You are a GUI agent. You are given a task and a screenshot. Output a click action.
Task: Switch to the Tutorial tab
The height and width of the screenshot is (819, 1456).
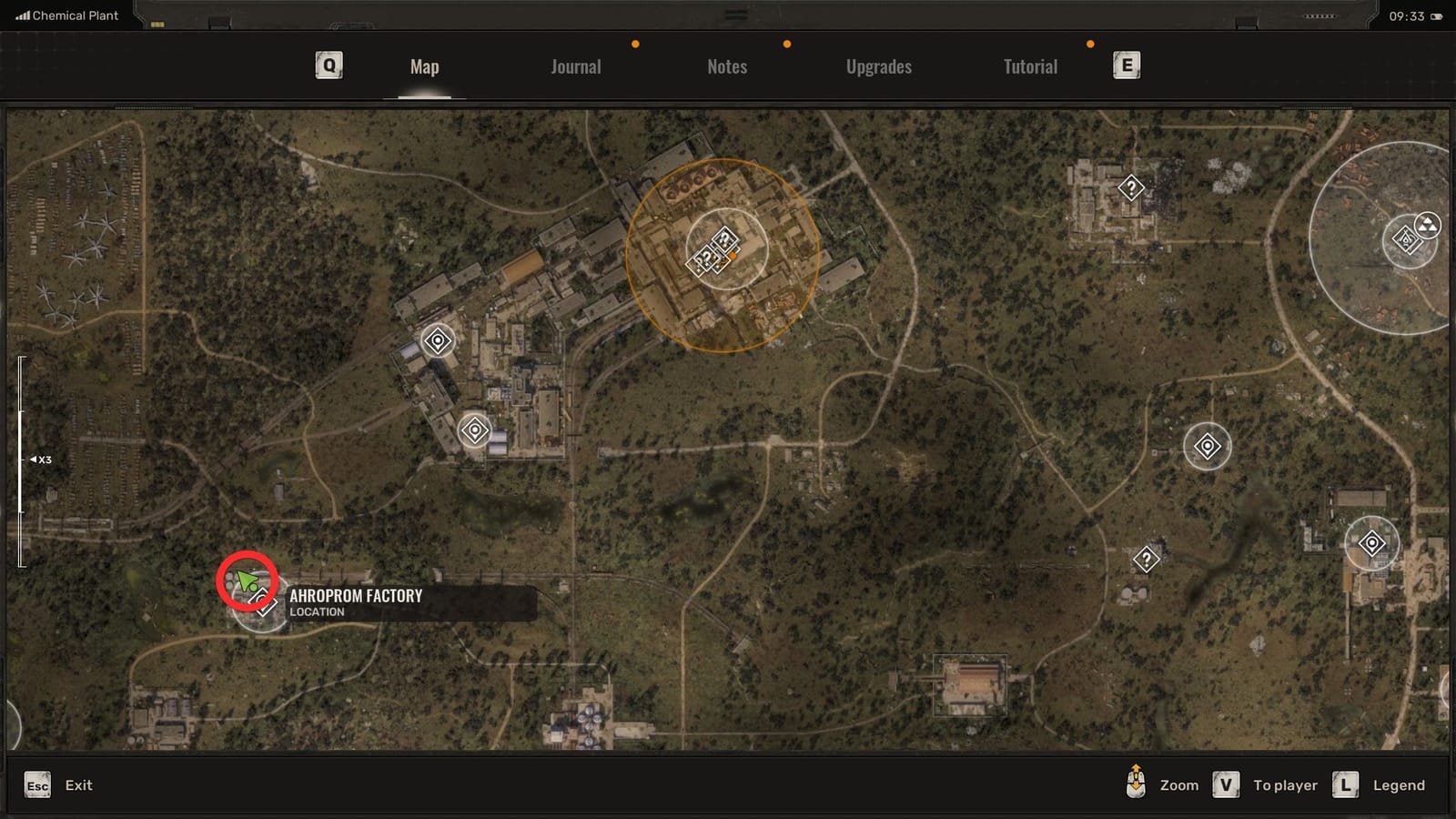[x=1029, y=66]
